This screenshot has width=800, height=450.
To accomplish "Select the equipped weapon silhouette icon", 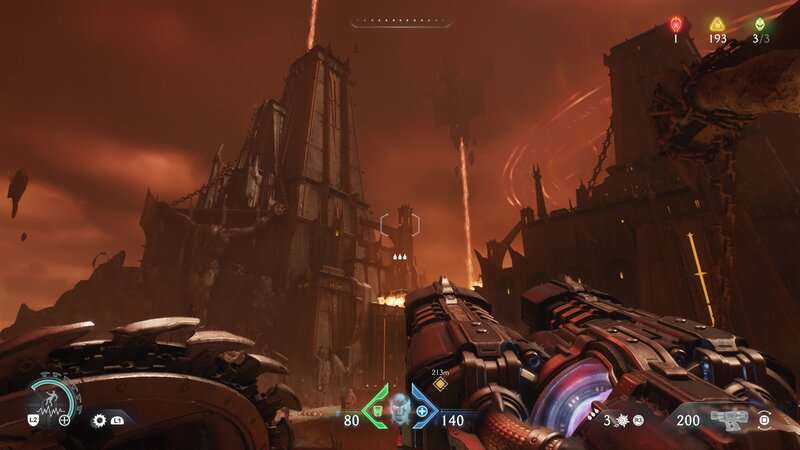I will tap(731, 419).
